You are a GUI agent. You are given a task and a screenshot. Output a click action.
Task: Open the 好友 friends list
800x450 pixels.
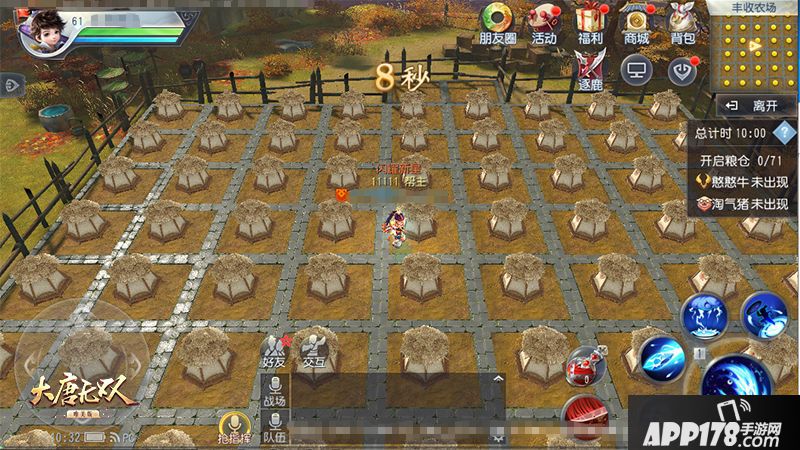coord(274,347)
